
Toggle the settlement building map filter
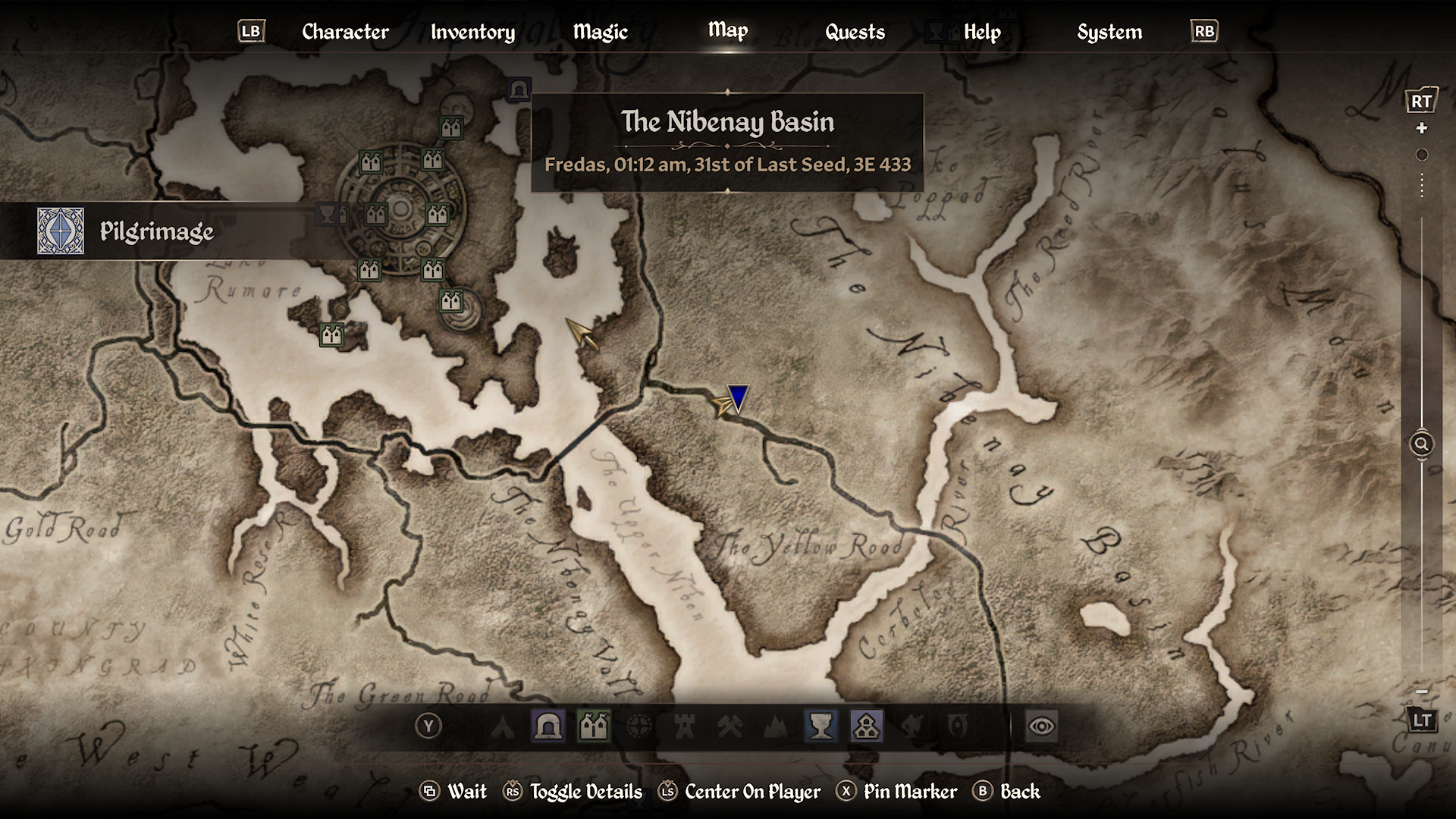(x=866, y=727)
